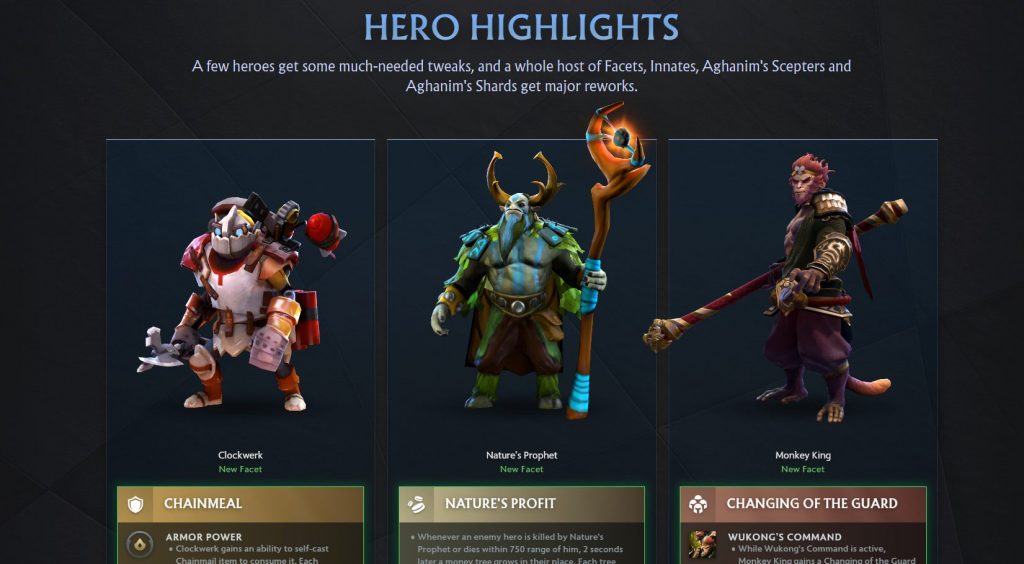The width and height of the screenshot is (1024, 564).
Task: Open the Chainmeal facet header
Action: (240, 503)
